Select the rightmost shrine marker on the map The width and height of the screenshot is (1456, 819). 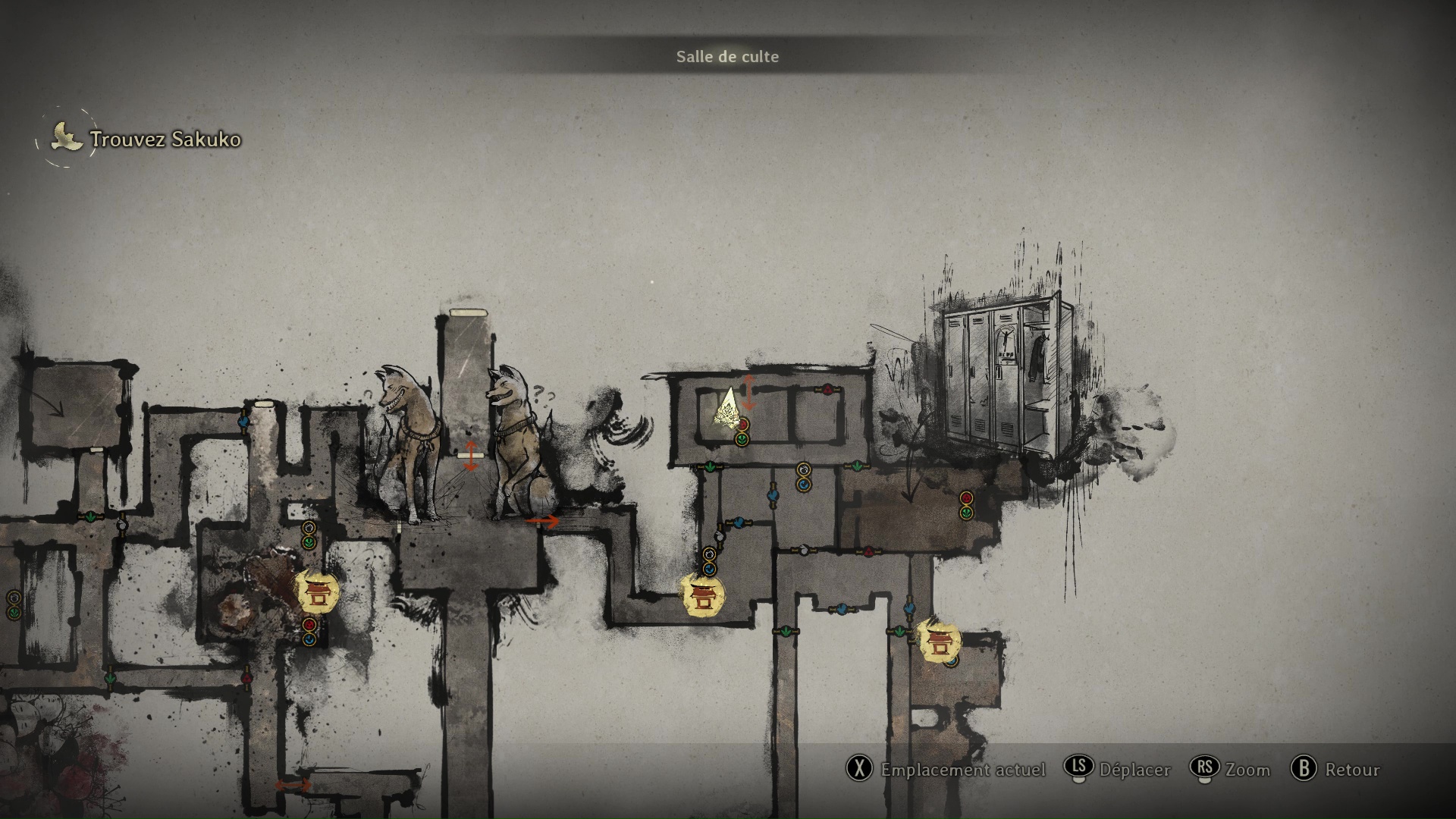click(x=940, y=641)
